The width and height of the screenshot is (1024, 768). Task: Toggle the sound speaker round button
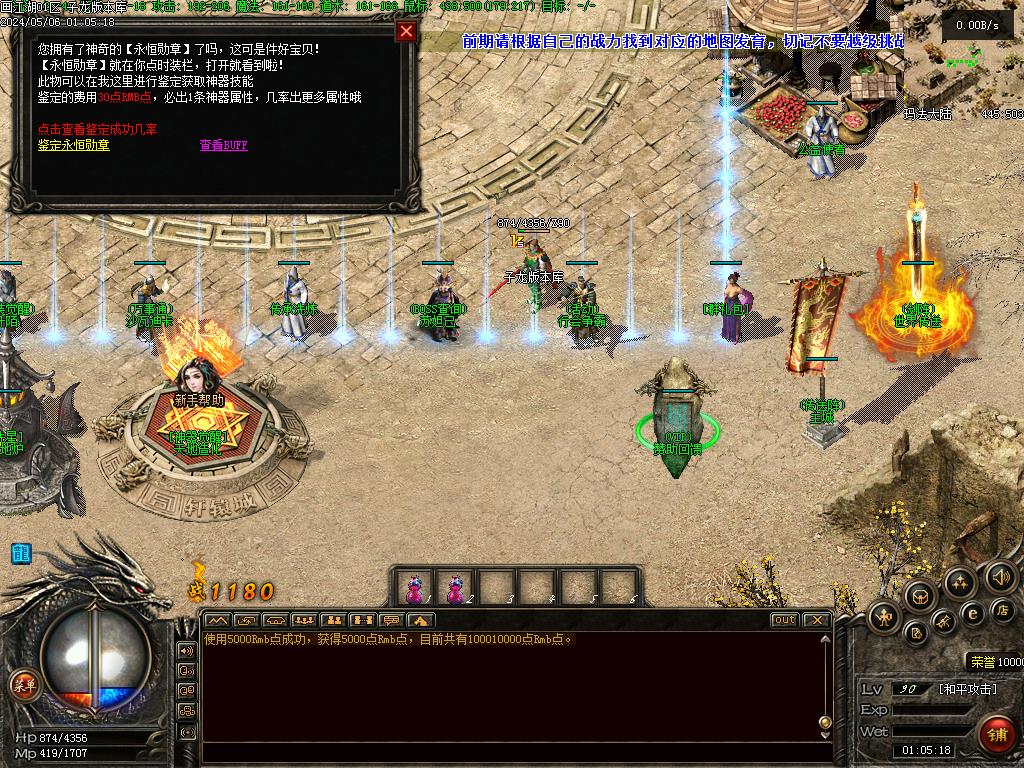[1001, 577]
